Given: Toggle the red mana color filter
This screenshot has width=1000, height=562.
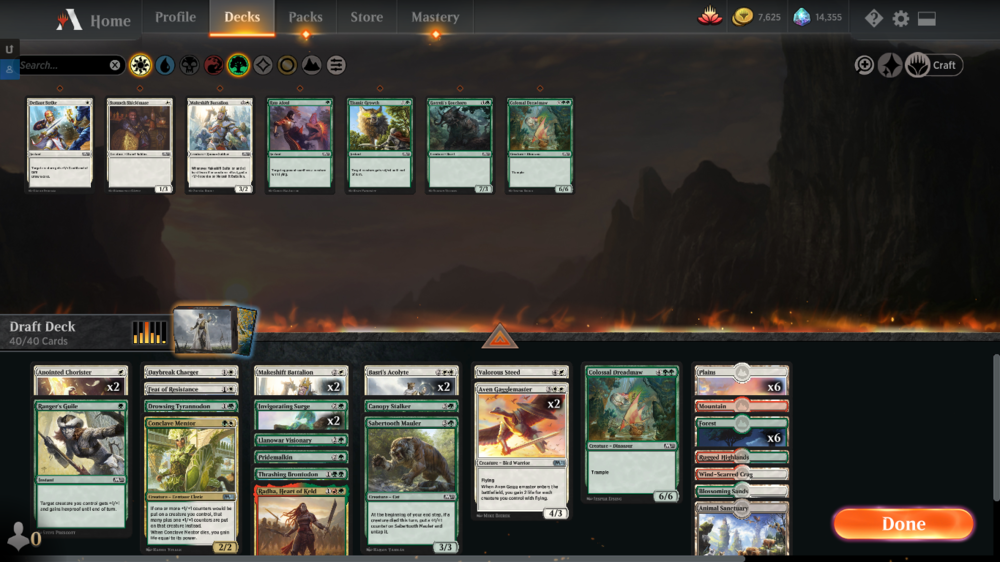Looking at the screenshot, I should (214, 65).
